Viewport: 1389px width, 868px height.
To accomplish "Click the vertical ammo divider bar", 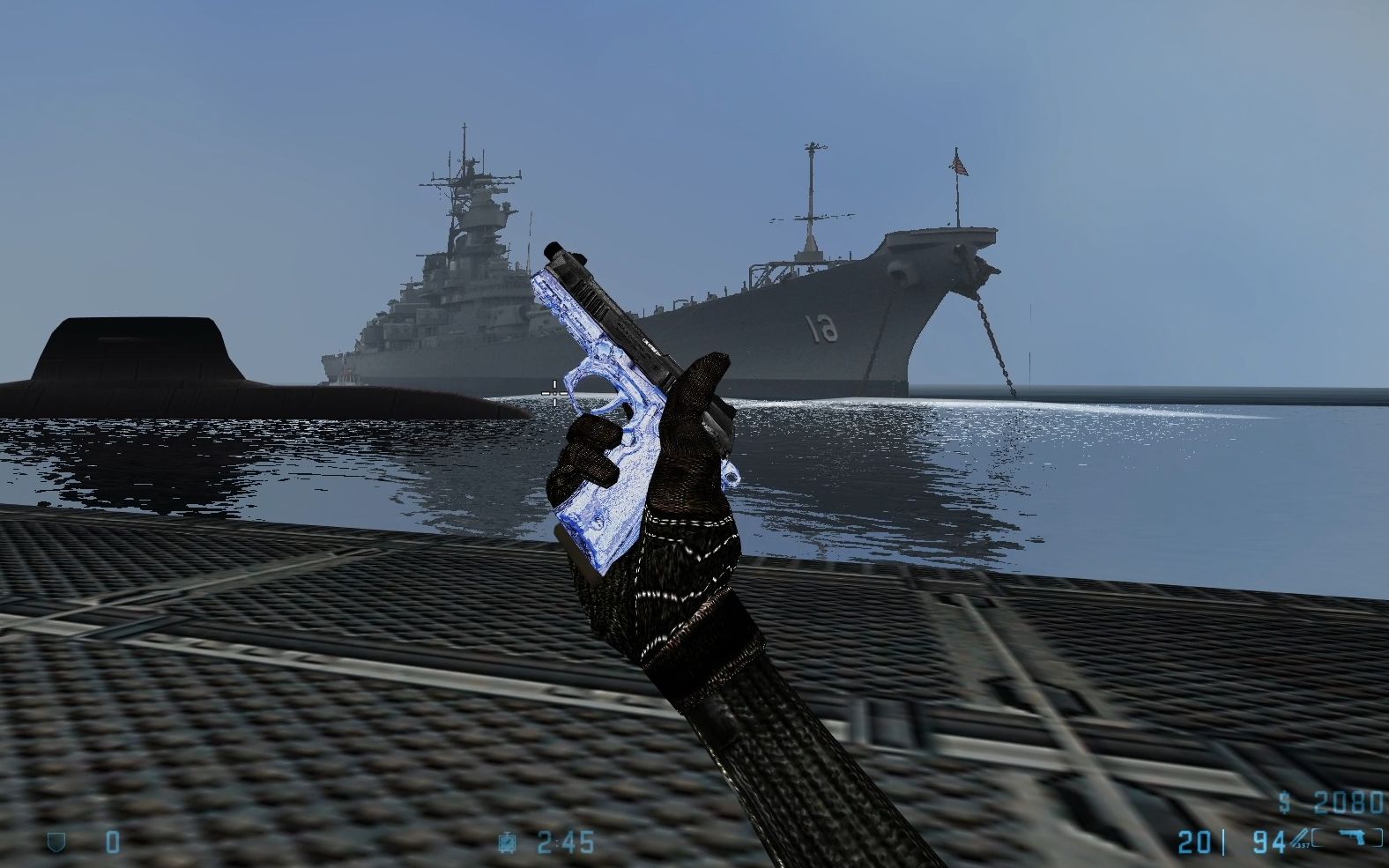I will point(1223,842).
